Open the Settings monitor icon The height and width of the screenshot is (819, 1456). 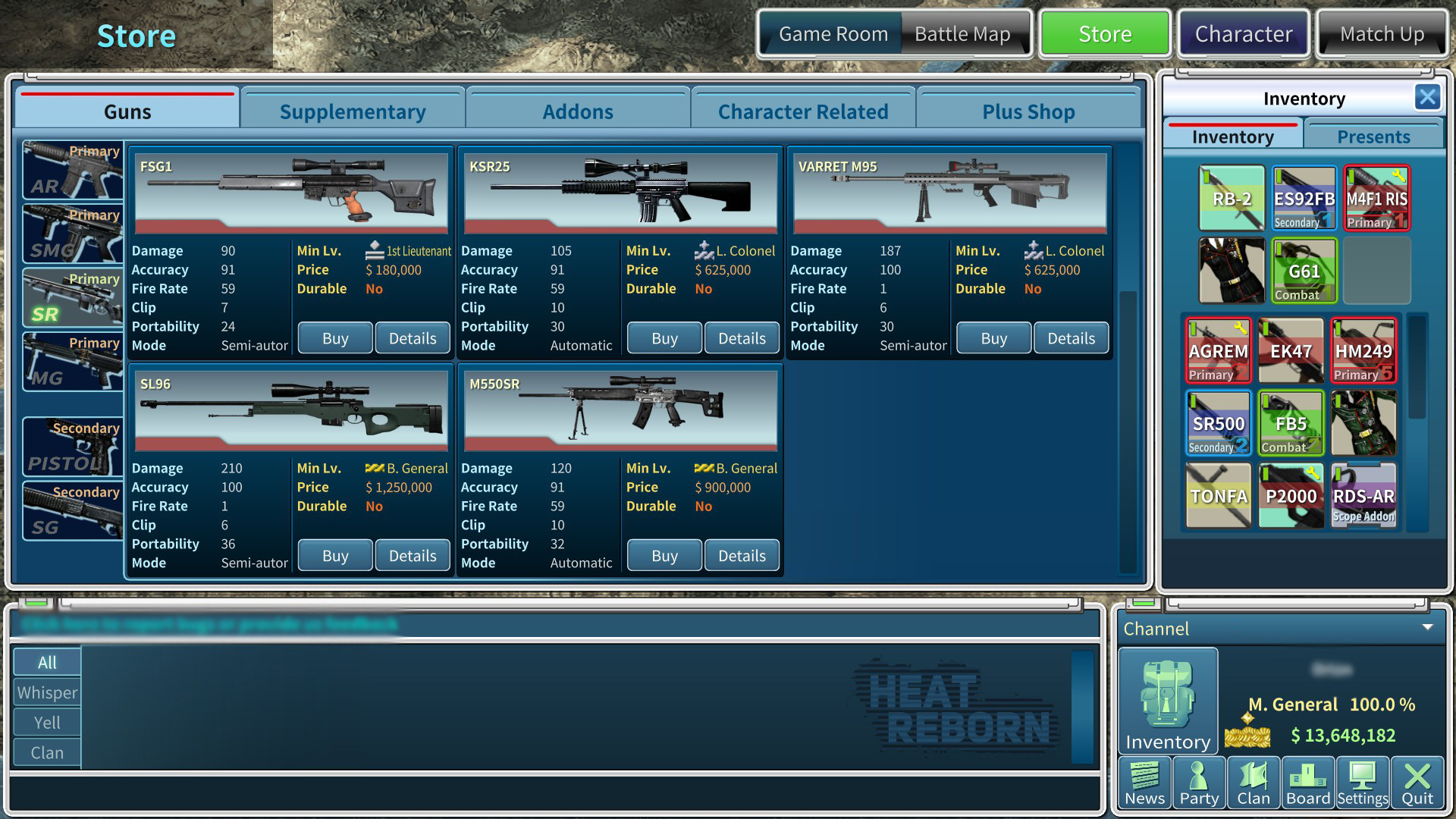tap(1363, 781)
